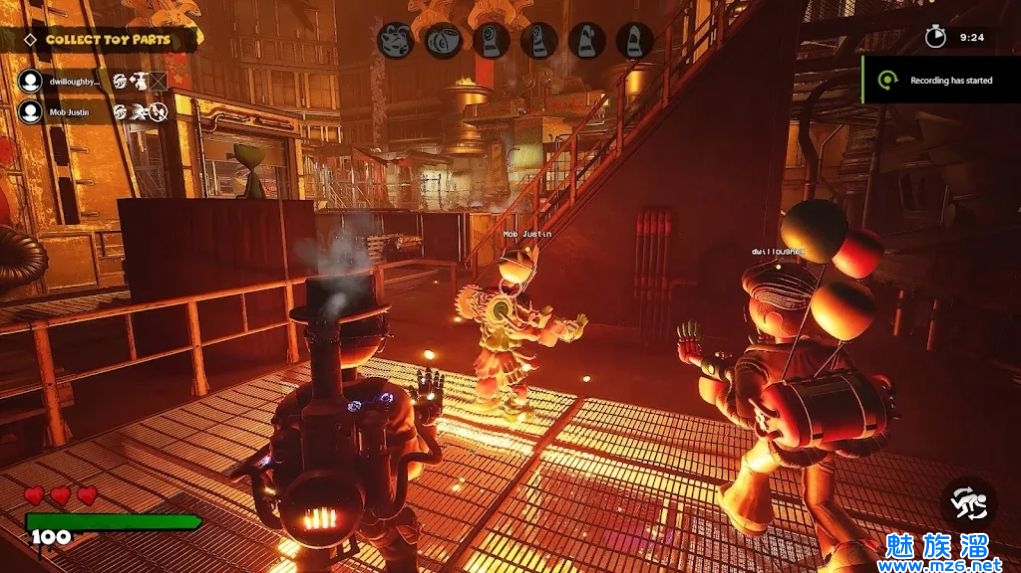
Task: Click the bear head toy part icon
Action: pyautogui.click(x=396, y=41)
